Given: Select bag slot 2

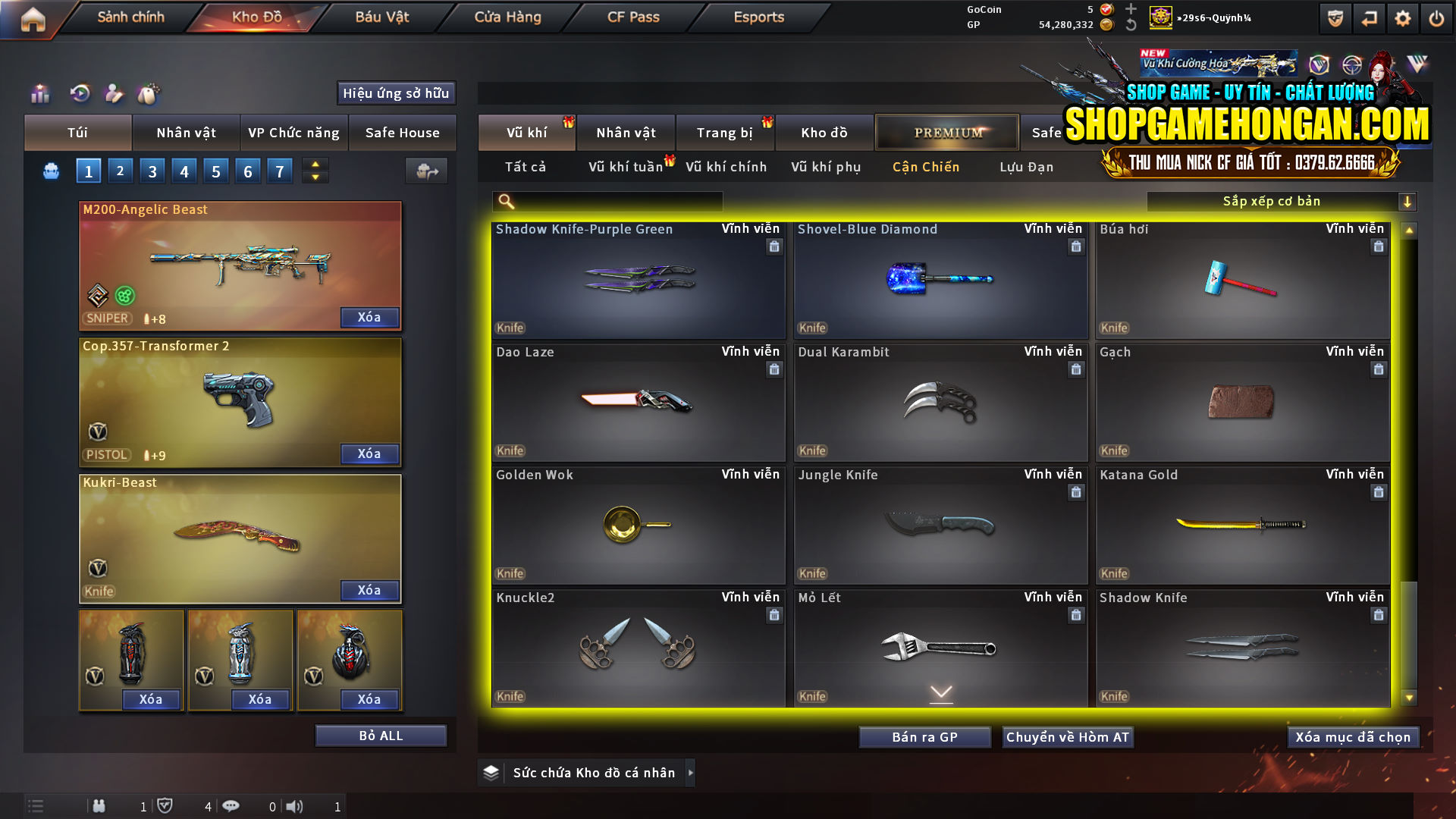Looking at the screenshot, I should [x=120, y=171].
